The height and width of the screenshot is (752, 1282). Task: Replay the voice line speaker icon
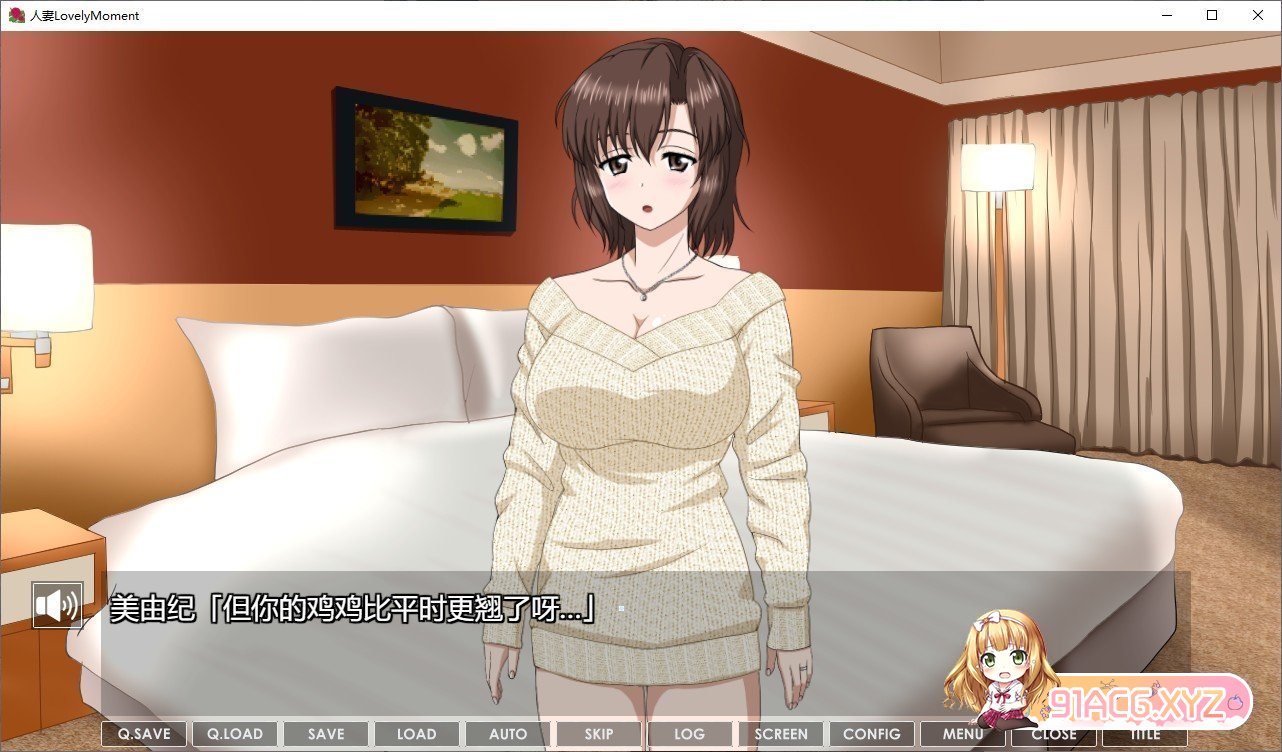(57, 605)
